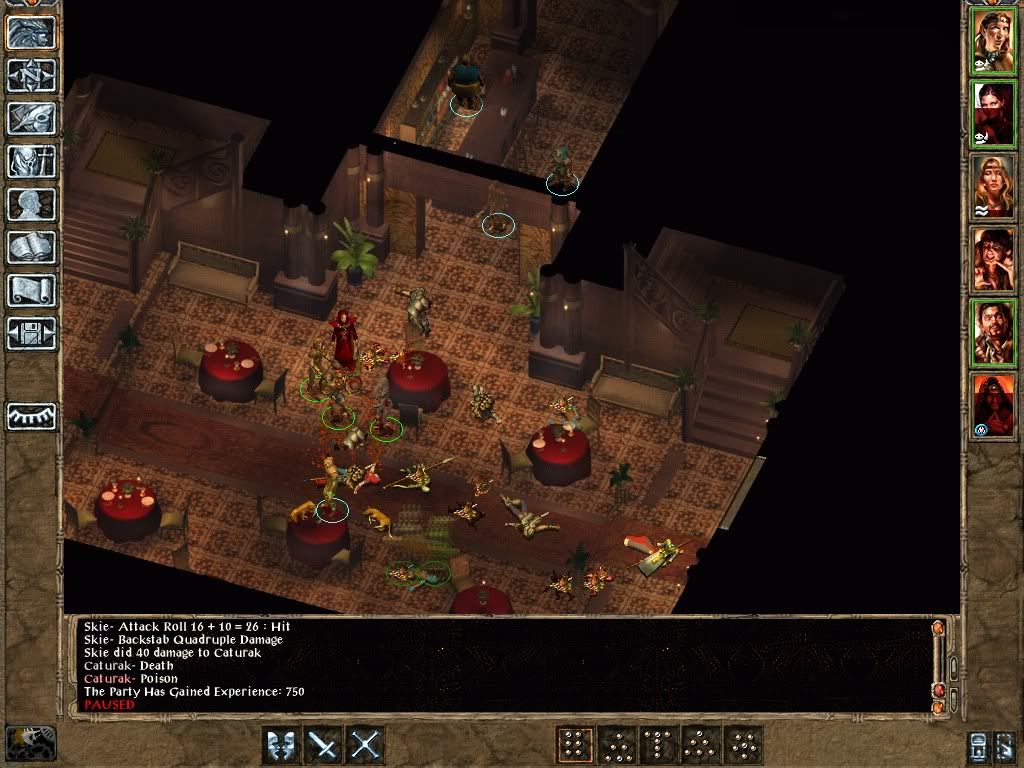Select the red hooded character portrait
The image size is (1024, 768).
(994, 404)
